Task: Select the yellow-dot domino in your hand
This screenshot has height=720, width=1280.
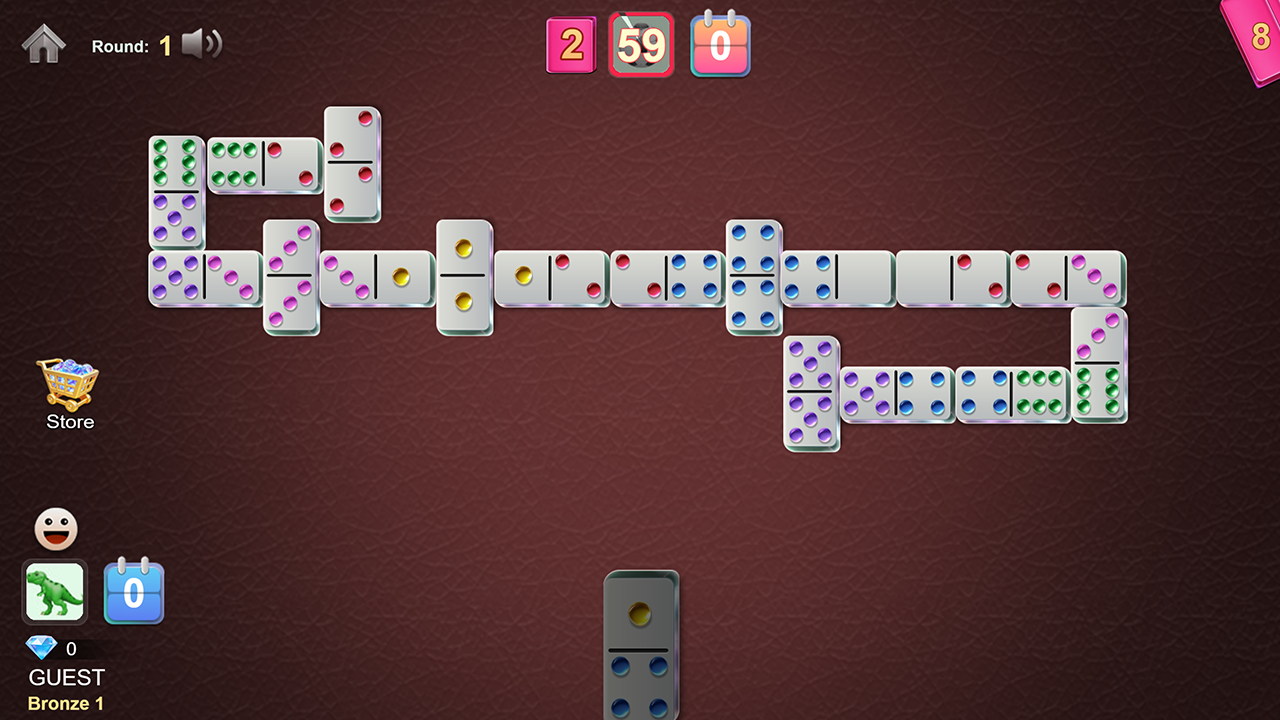Action: click(641, 650)
